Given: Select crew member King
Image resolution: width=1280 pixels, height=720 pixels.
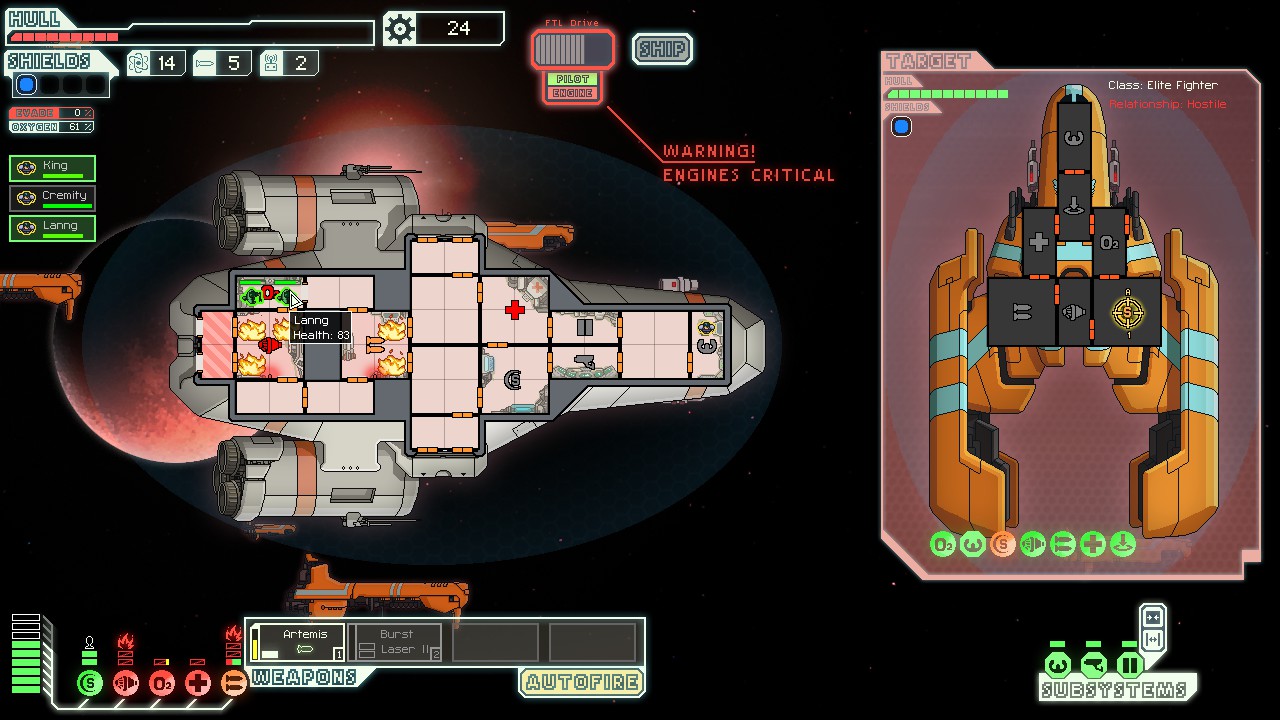Looking at the screenshot, I should click(x=53, y=168).
